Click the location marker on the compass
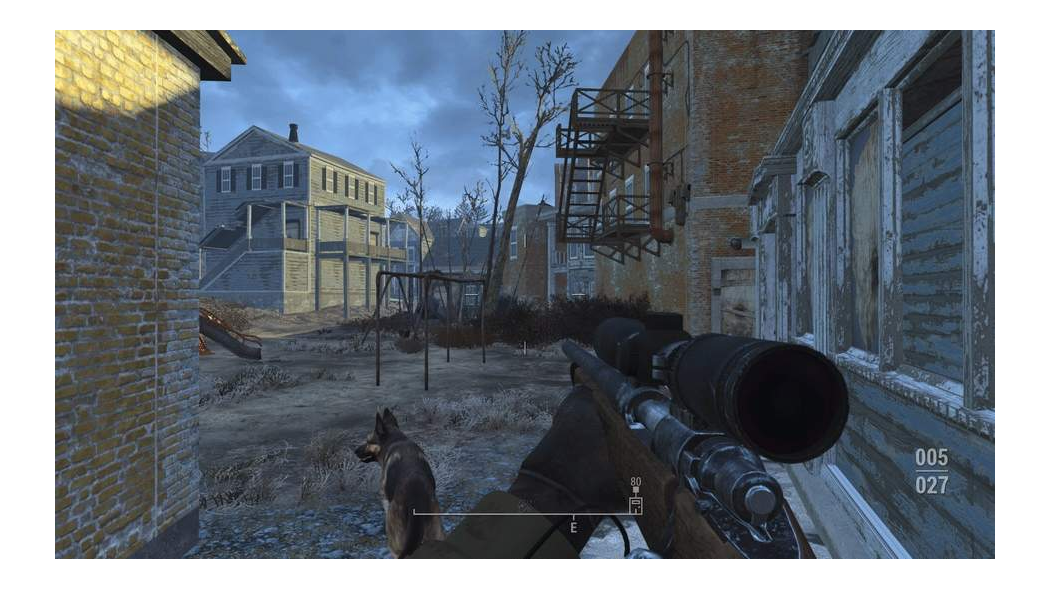The height and width of the screenshot is (590, 1050). coord(635,504)
